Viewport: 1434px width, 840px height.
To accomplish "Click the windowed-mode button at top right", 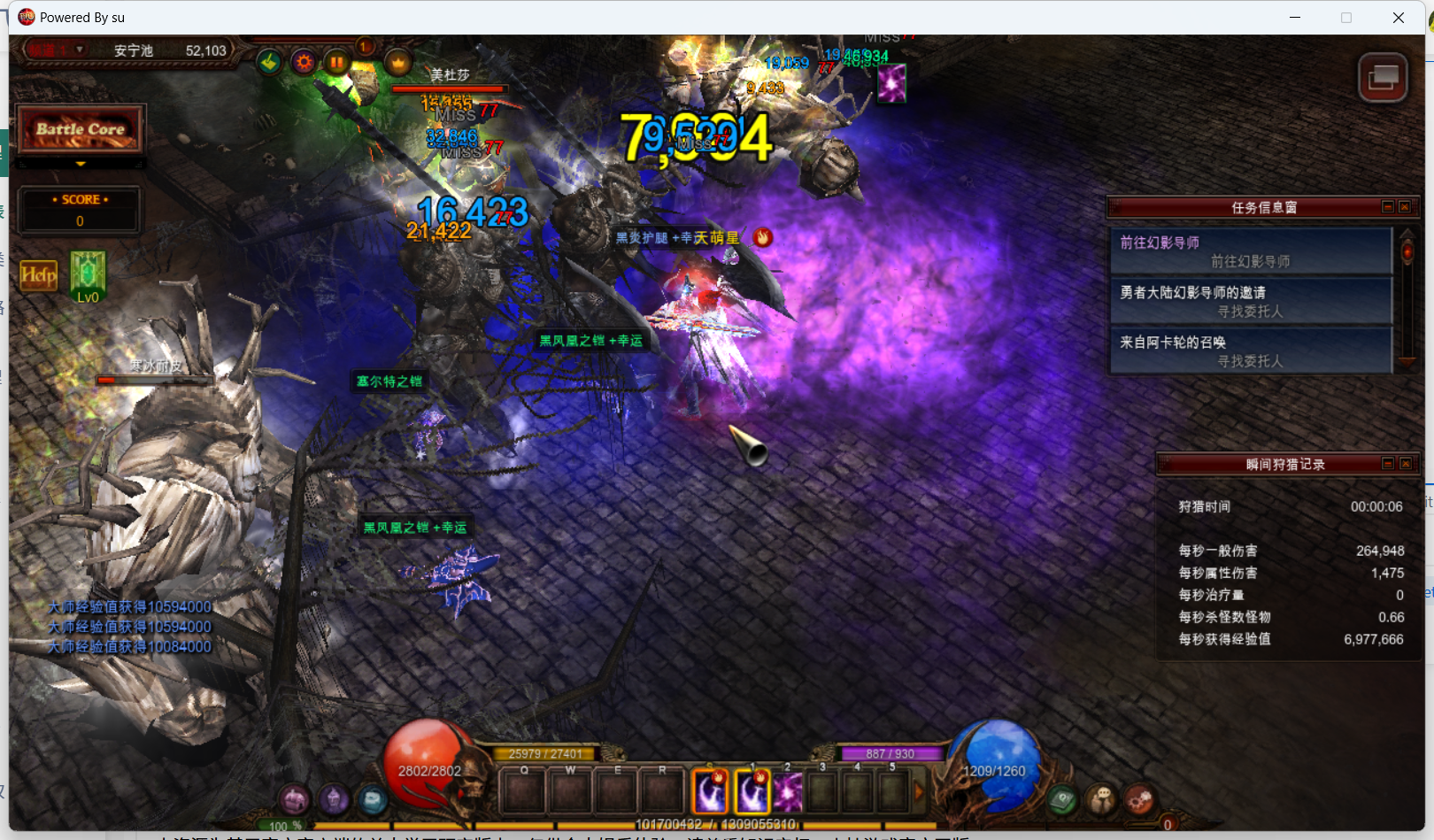I will [x=1383, y=78].
